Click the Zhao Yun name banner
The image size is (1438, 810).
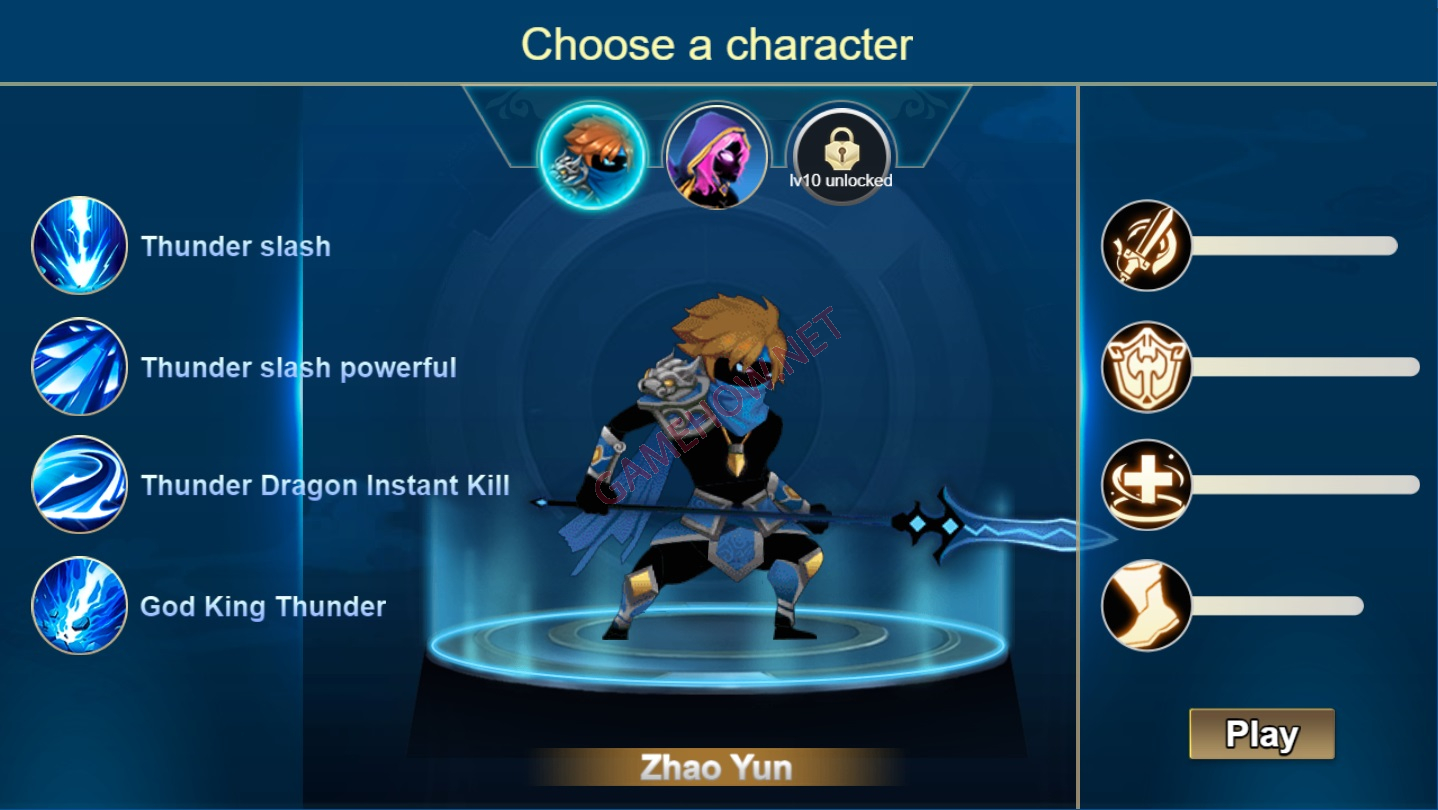click(x=719, y=768)
